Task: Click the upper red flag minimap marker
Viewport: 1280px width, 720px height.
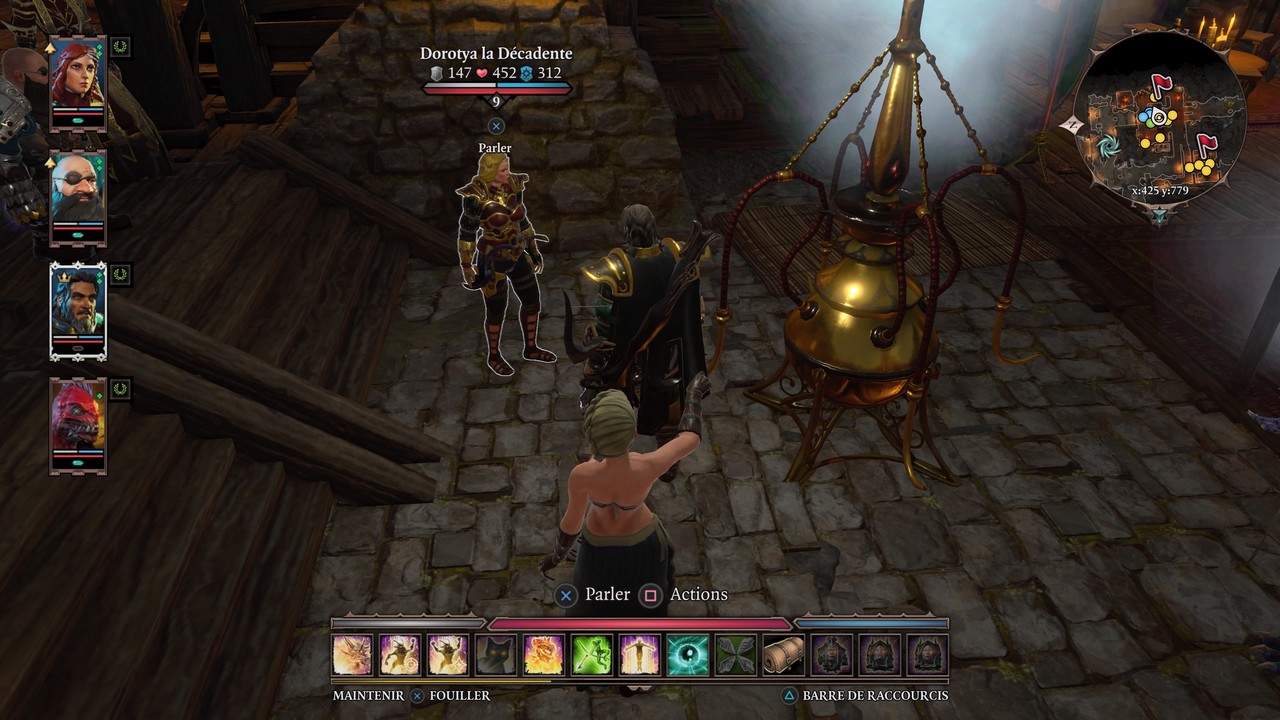Action: pyautogui.click(x=1161, y=86)
